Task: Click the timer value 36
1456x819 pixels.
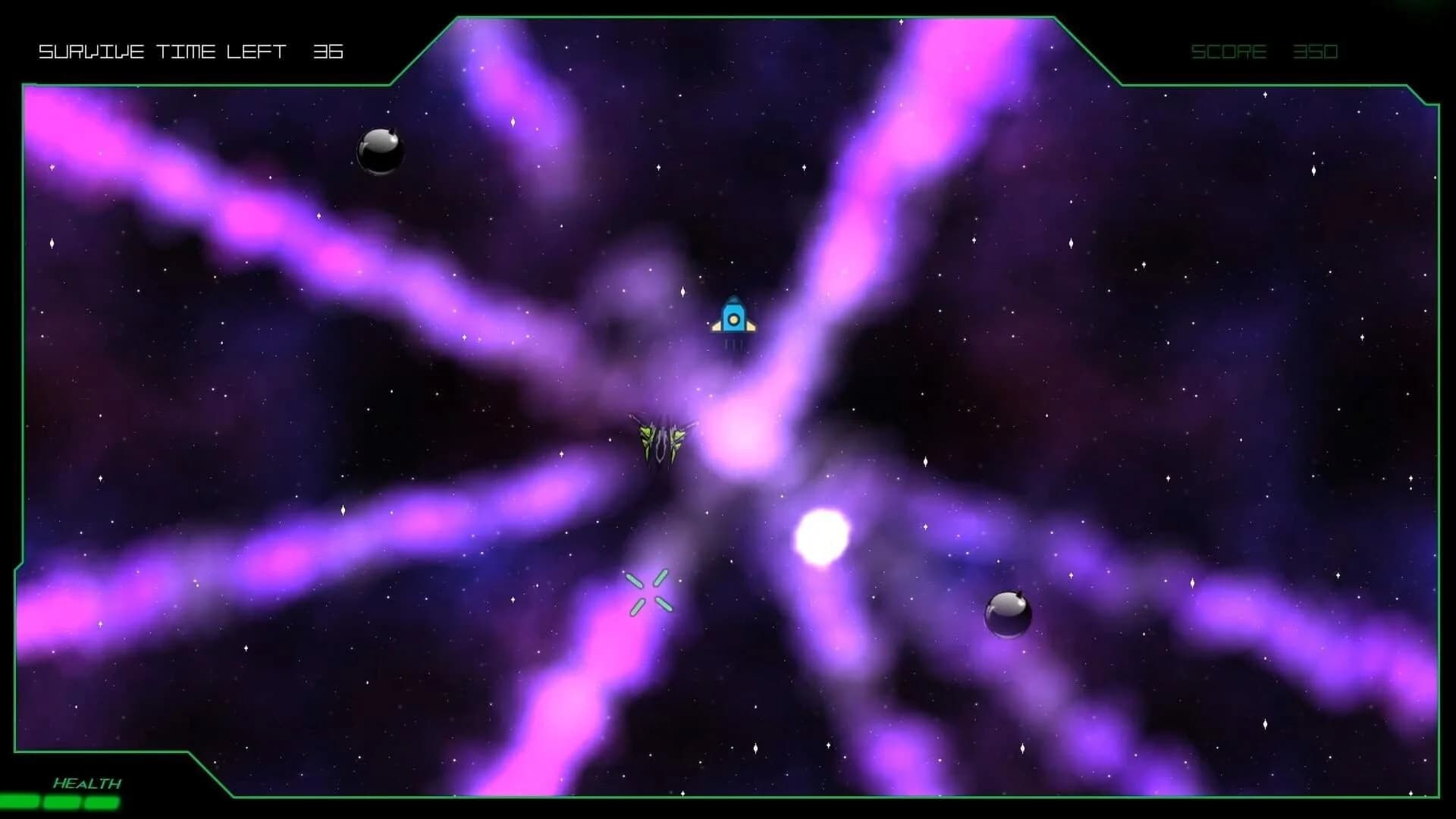Action: pos(328,52)
